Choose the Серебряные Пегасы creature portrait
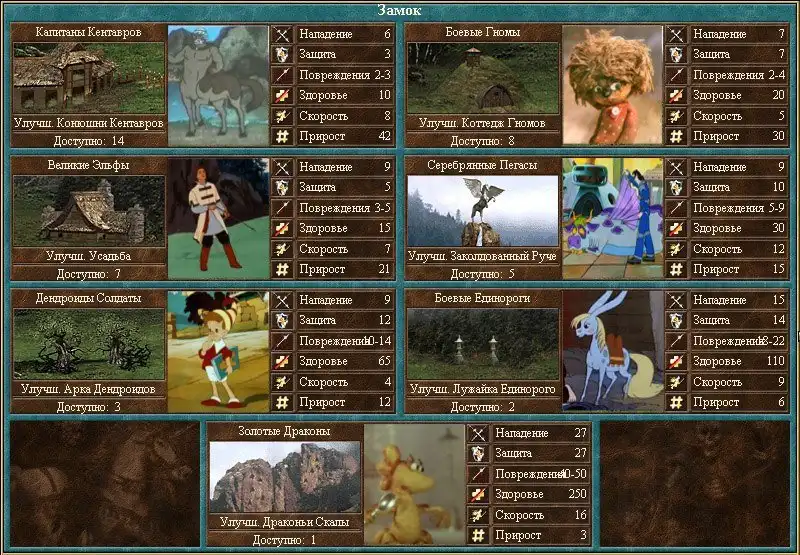The image size is (800, 555). (612, 217)
